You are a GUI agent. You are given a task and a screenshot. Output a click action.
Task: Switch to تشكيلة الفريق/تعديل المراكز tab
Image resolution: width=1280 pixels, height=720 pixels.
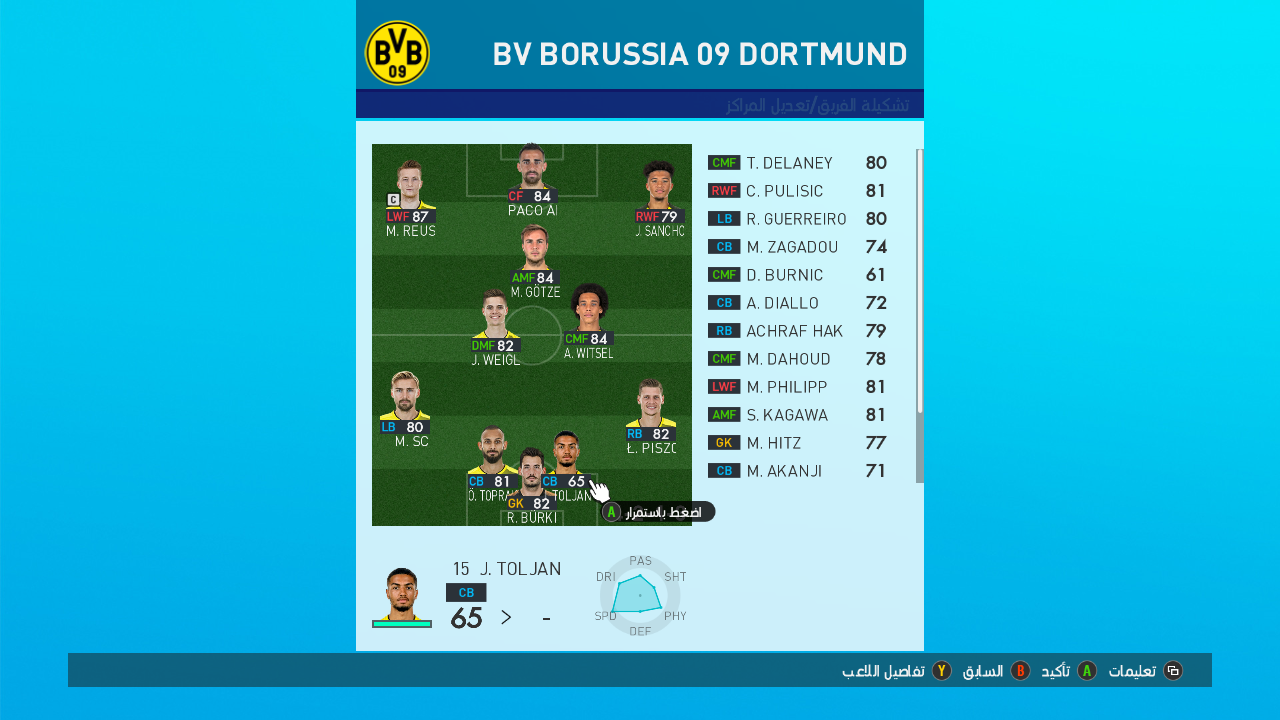(x=822, y=102)
